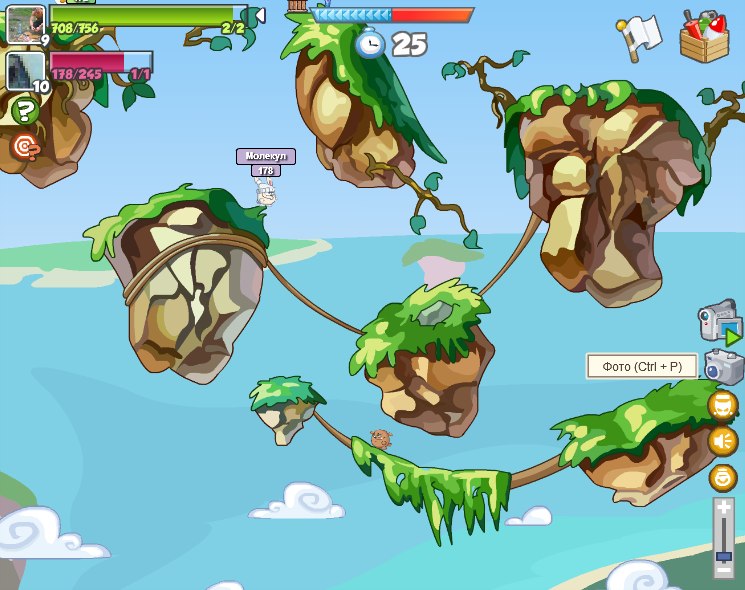Click the orange target question mark icon
The image size is (745, 590).
click(25, 147)
